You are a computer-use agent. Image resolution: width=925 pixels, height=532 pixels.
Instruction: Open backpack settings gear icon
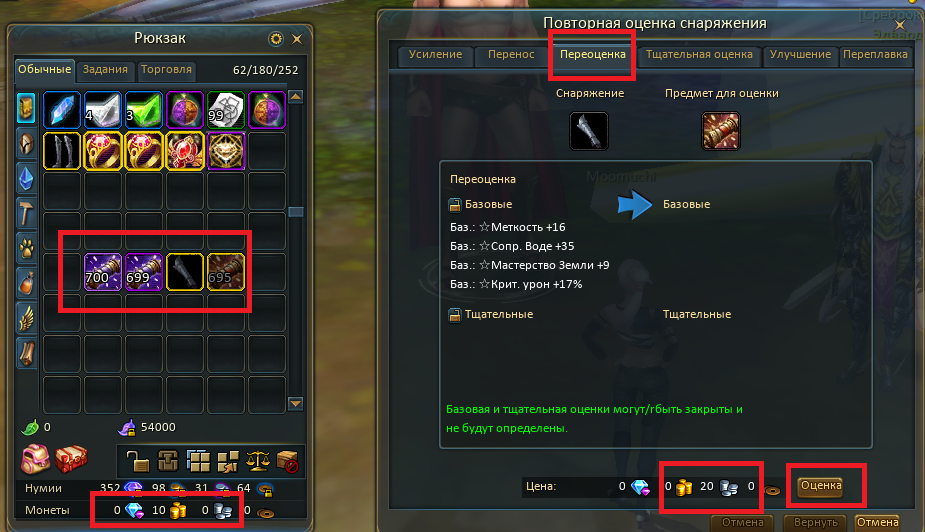pyautogui.click(x=276, y=39)
